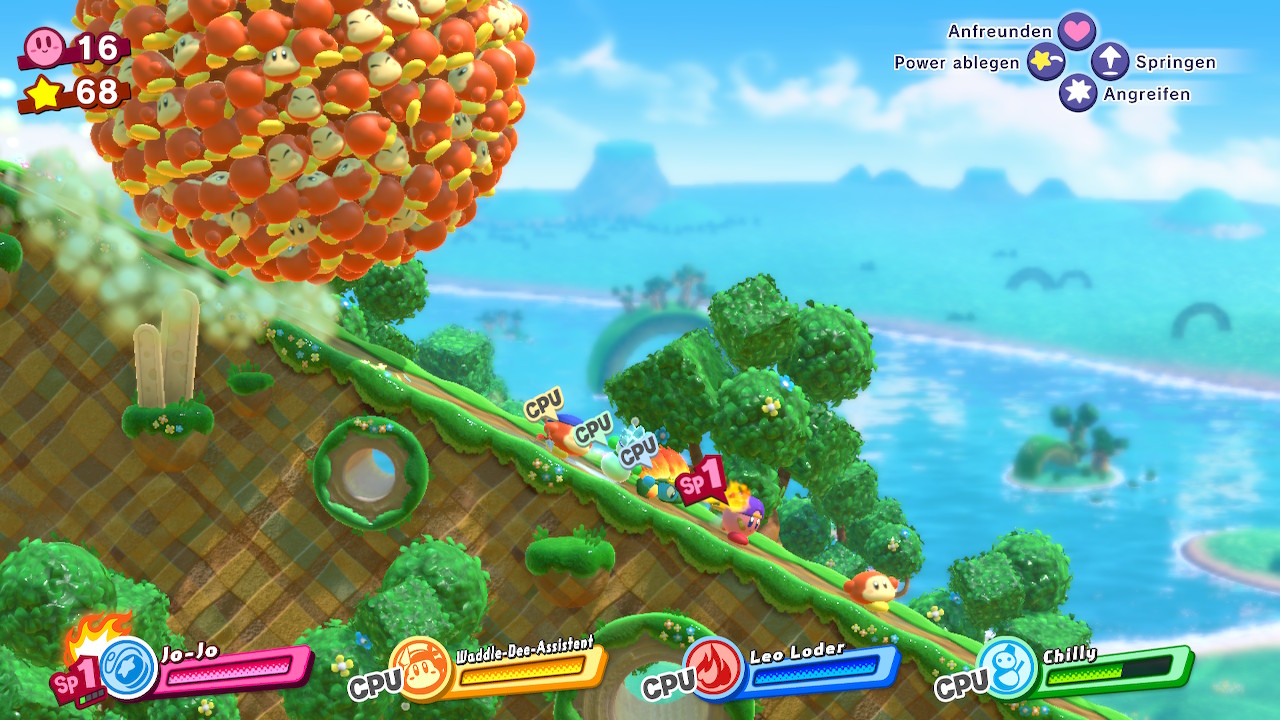Select Kirby's Jo-Jo ability icon
Screen dimensions: 1280x720
coord(129,666)
